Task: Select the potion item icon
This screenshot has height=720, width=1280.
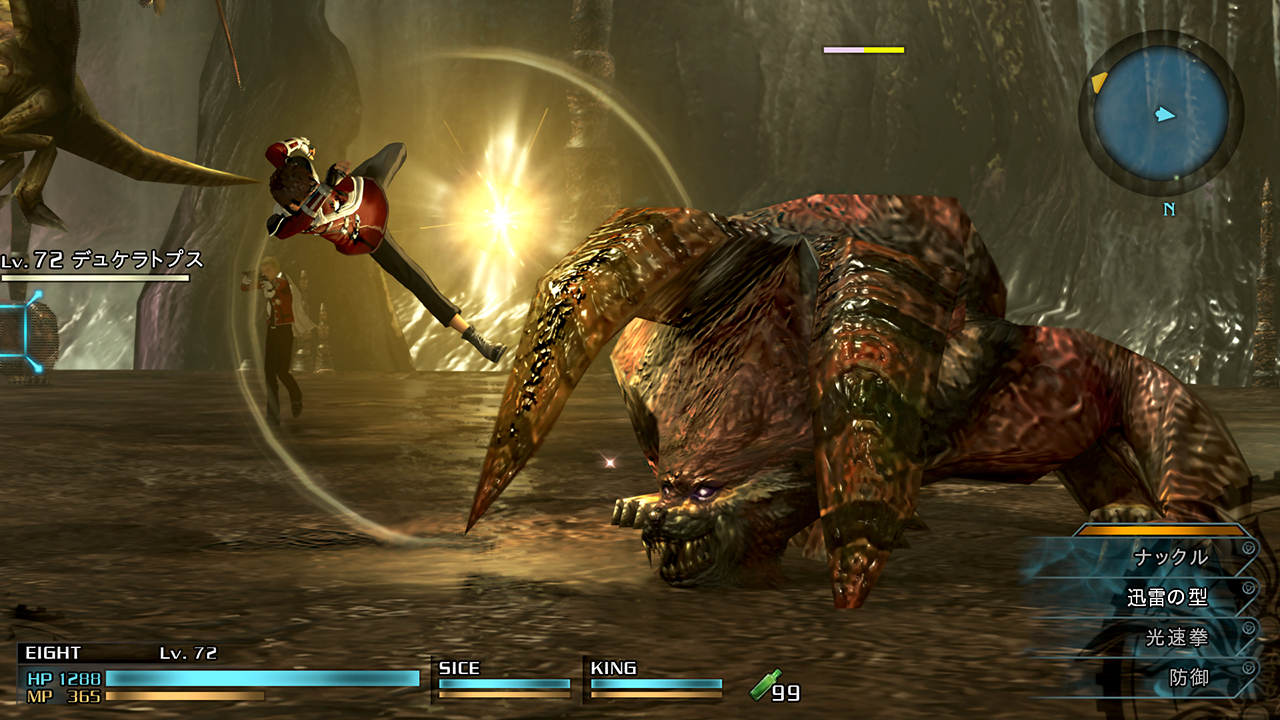Action: [766, 687]
